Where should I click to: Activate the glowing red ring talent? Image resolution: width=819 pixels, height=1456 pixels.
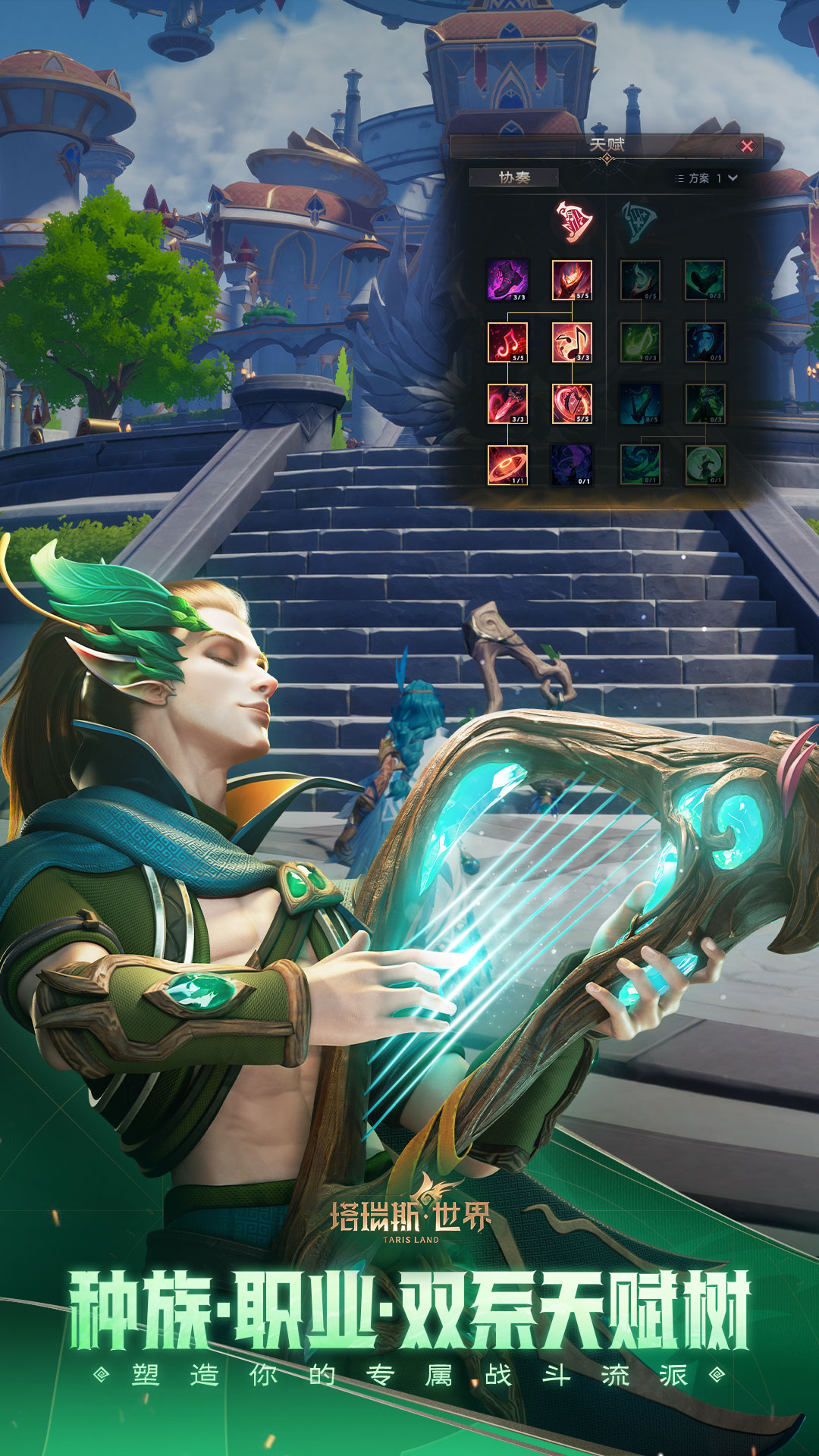pos(507,465)
